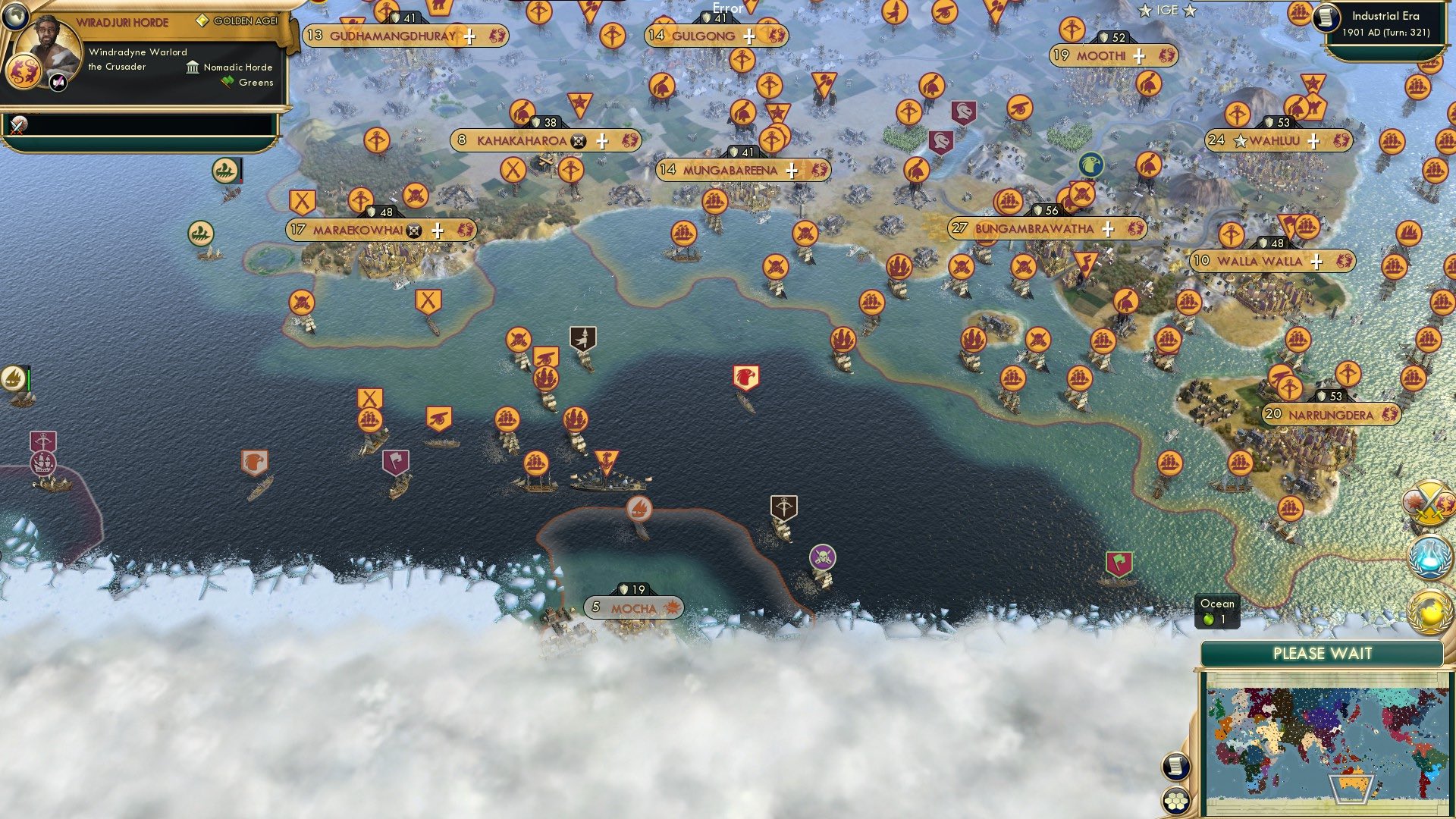Image resolution: width=1456 pixels, height=819 pixels.
Task: Expand Walla Walla banner with the plus button
Action: (1317, 260)
